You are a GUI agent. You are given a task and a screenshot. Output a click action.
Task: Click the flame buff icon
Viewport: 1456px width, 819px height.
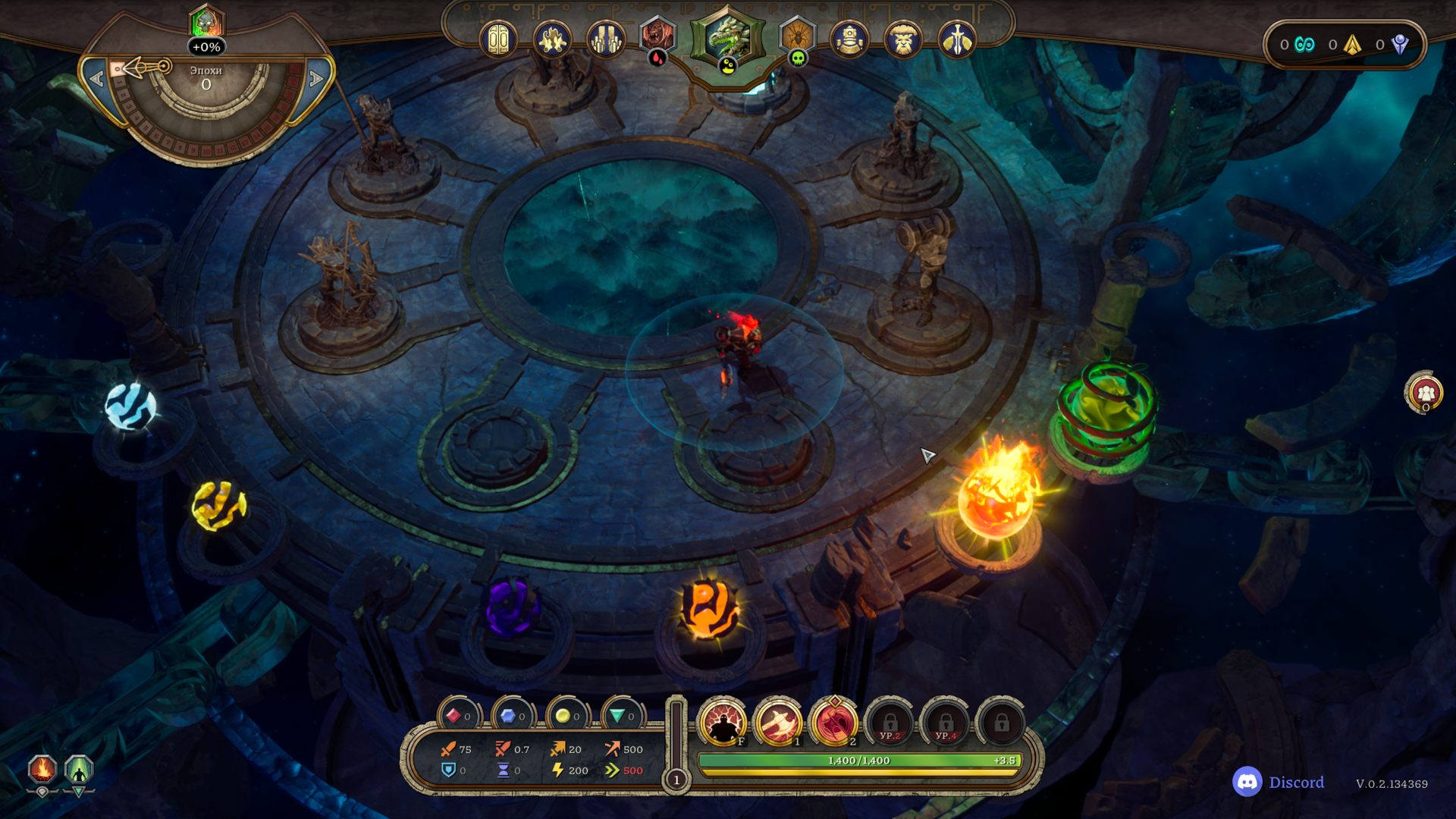coord(42,770)
